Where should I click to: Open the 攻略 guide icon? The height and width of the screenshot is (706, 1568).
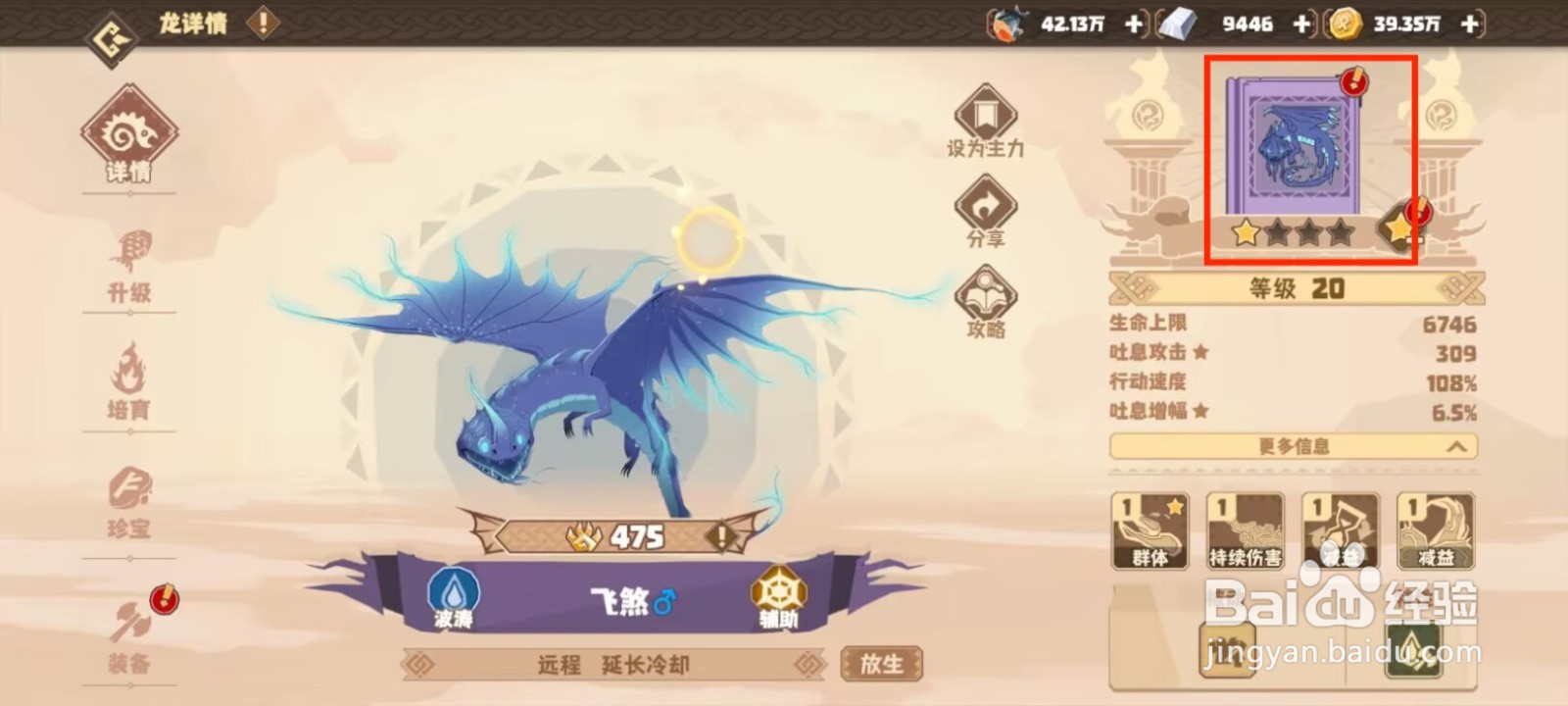click(987, 291)
